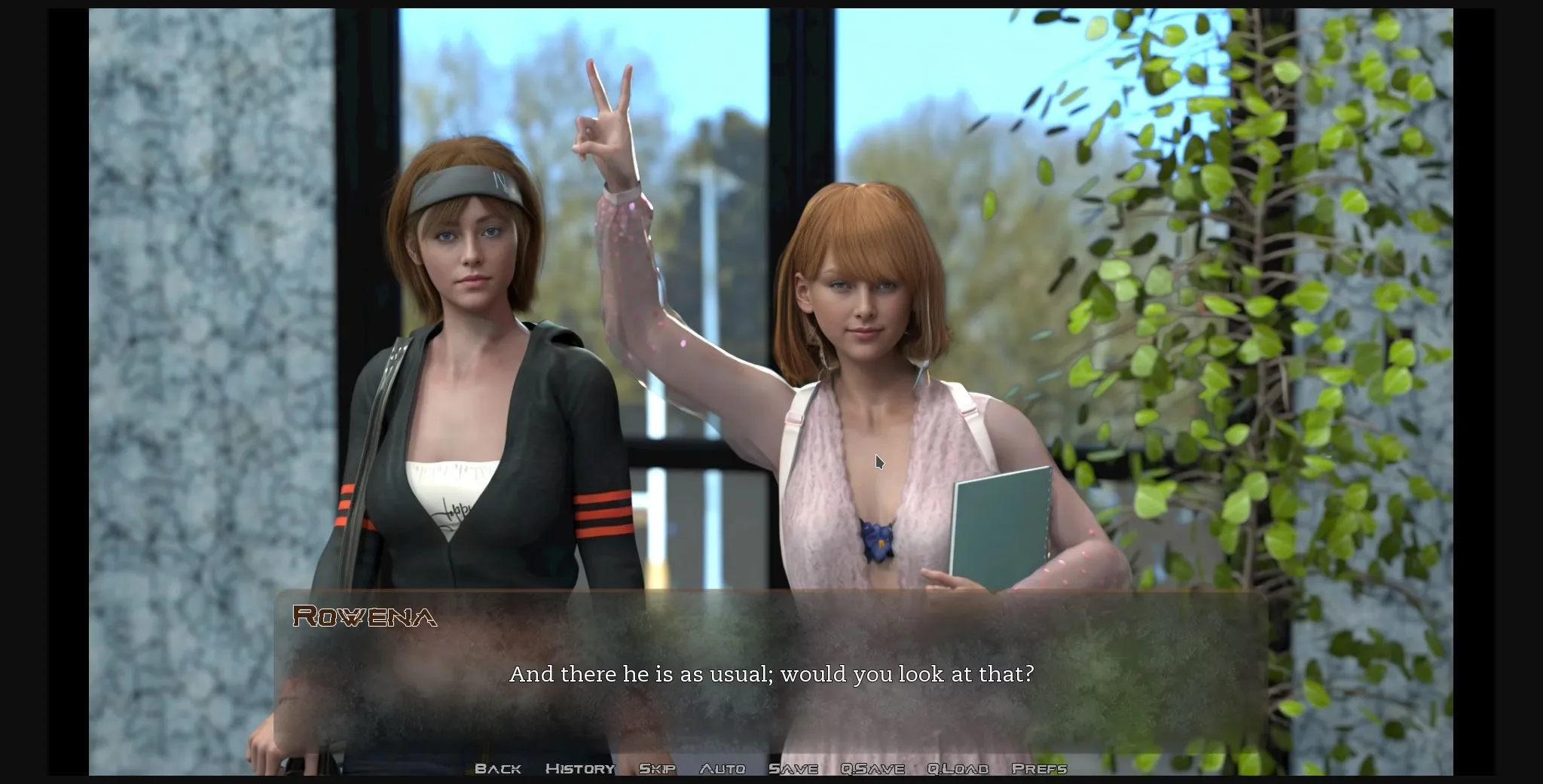Activate Skip to fast-forward dialogue
This screenshot has height=784, width=1543.
click(x=657, y=768)
